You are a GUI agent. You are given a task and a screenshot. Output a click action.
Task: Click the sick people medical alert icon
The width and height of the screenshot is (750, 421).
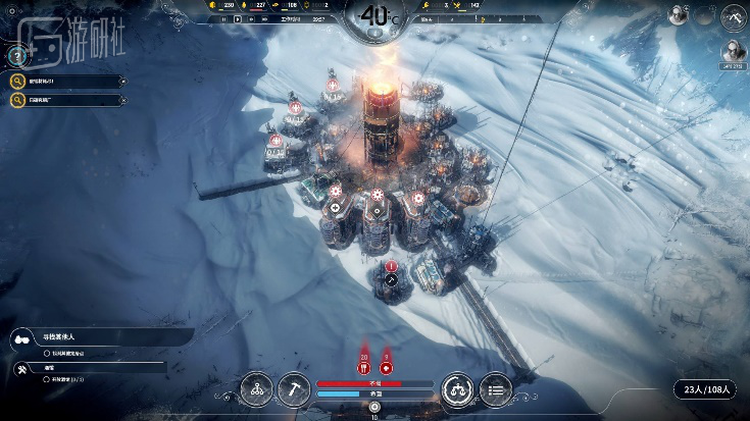coord(386,368)
